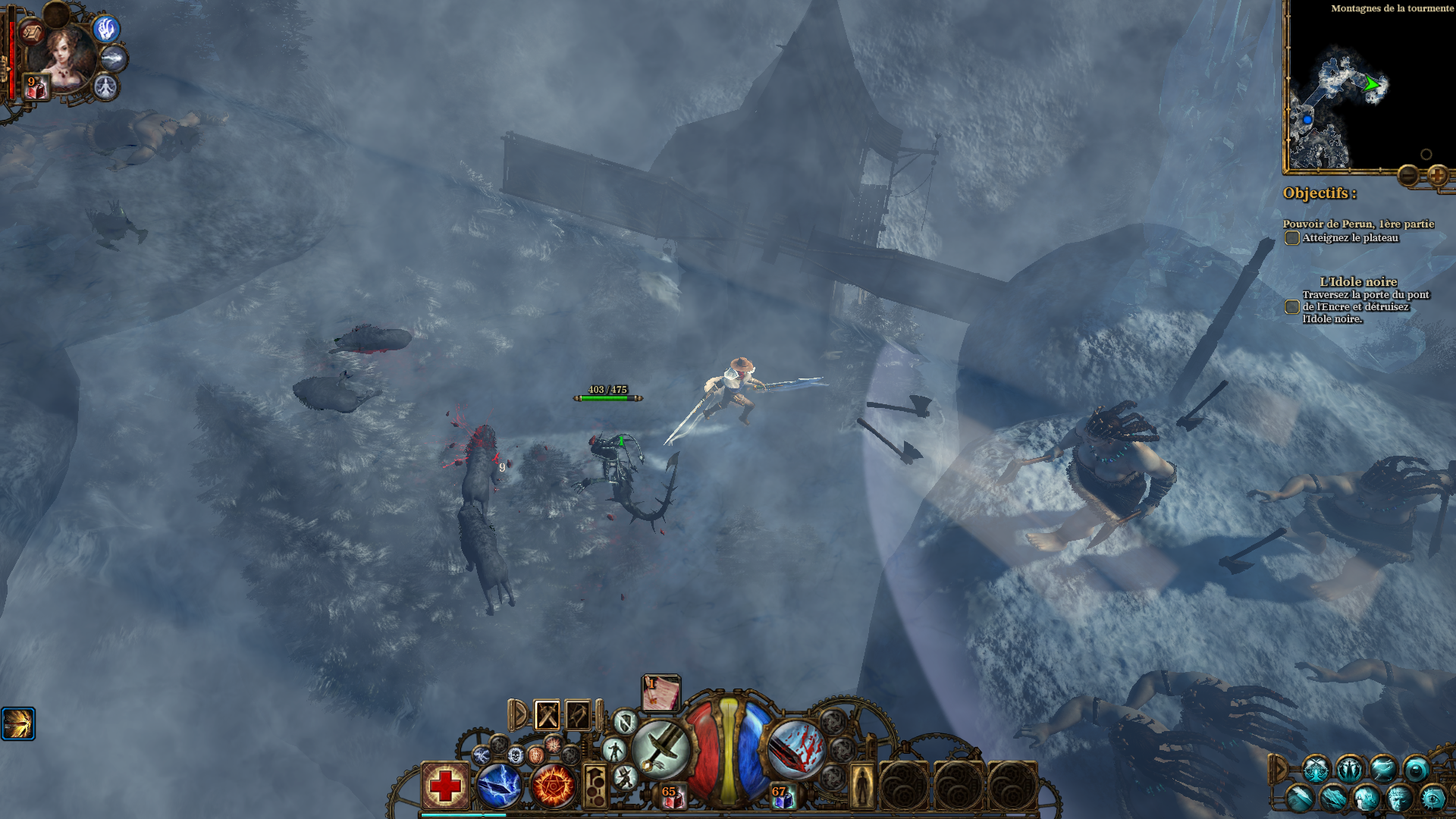The height and width of the screenshot is (819, 1456).
Task: Select the L'Idole noire quest objective
Action: pos(1358,282)
